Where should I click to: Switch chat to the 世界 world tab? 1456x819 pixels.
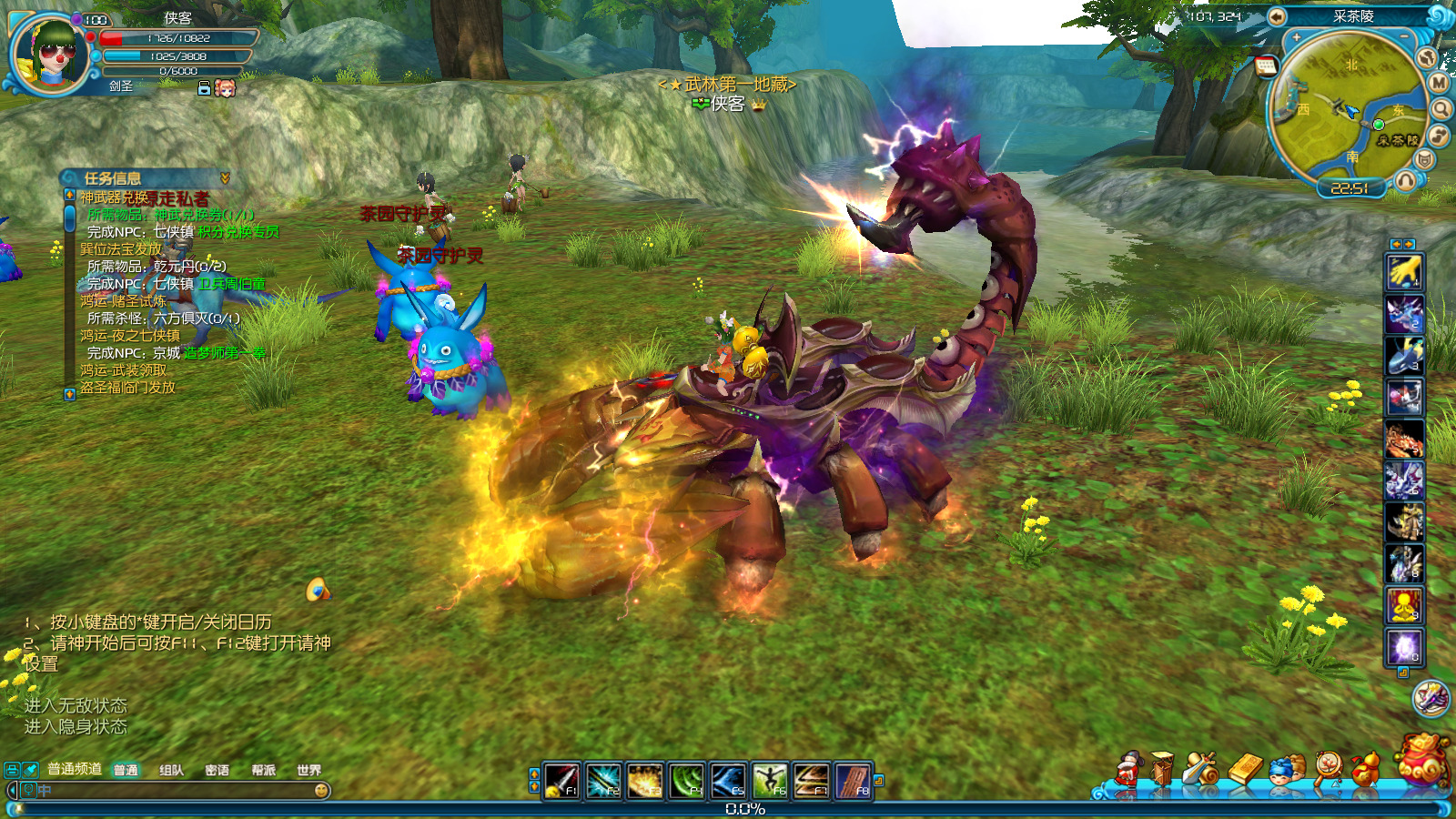click(x=308, y=770)
